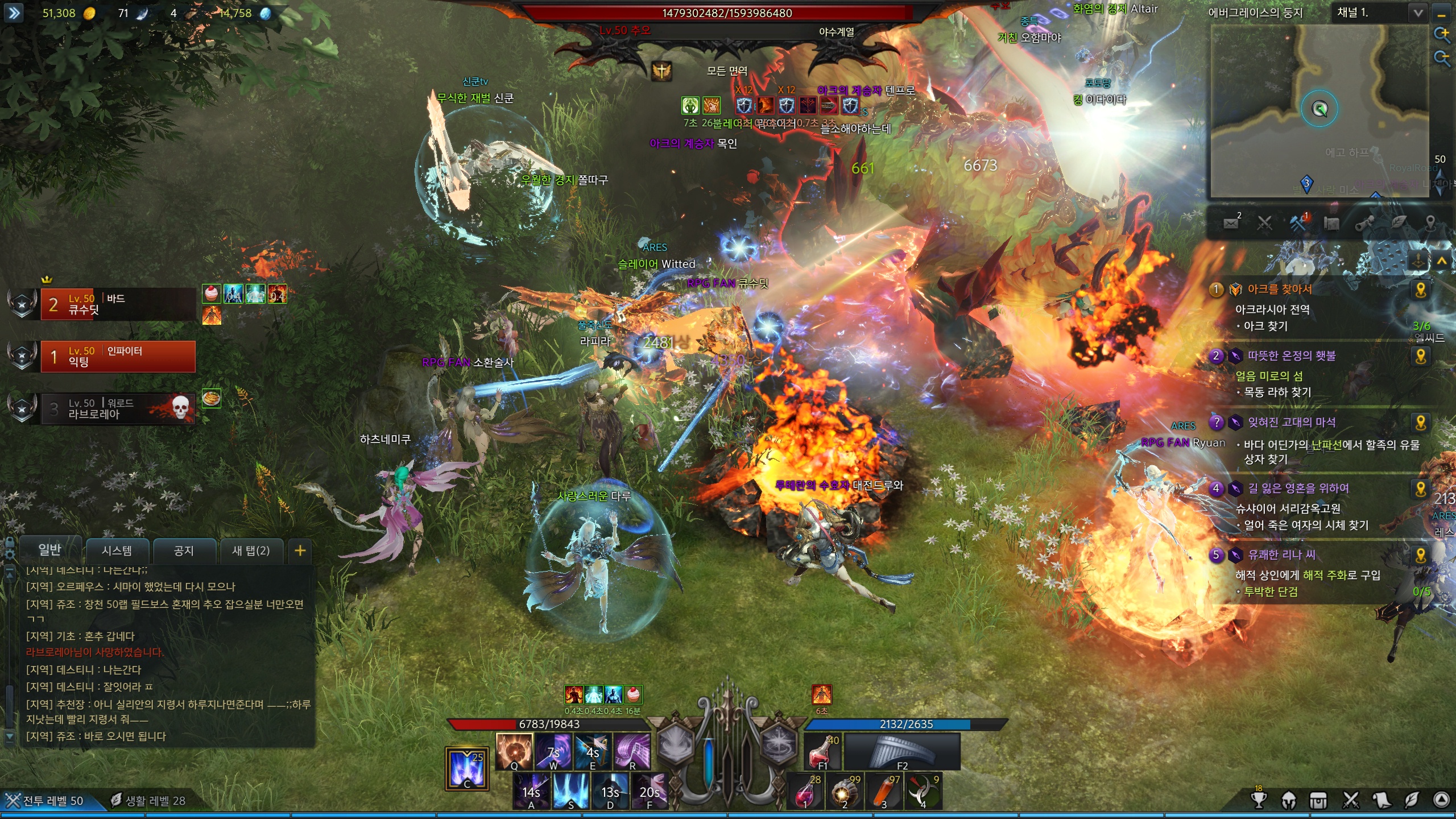Viewport: 1456px width, 819px height.
Task: Open the trophy achievements icon
Action: [1259, 800]
